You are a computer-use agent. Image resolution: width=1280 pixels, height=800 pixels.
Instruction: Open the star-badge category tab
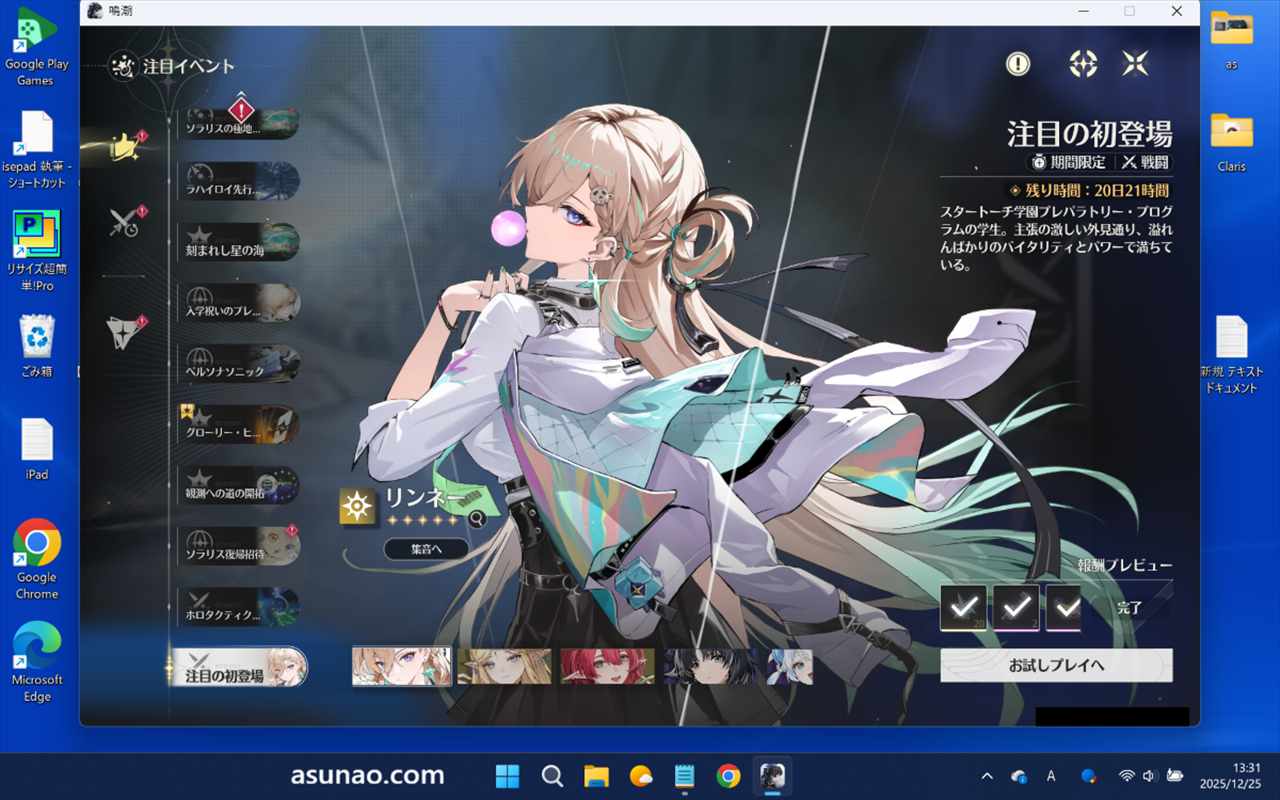click(126, 332)
